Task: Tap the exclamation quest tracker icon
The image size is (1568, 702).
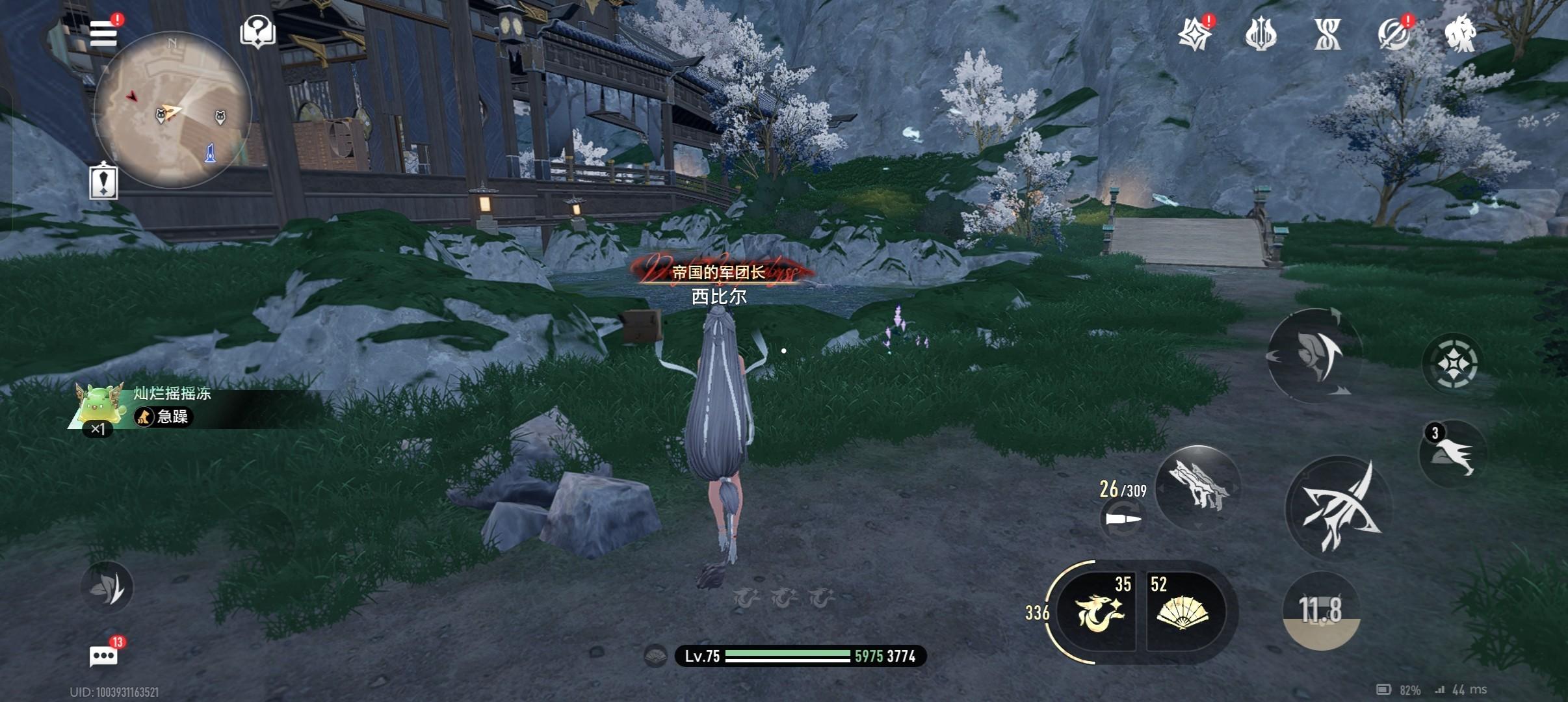Action: pyautogui.click(x=103, y=181)
